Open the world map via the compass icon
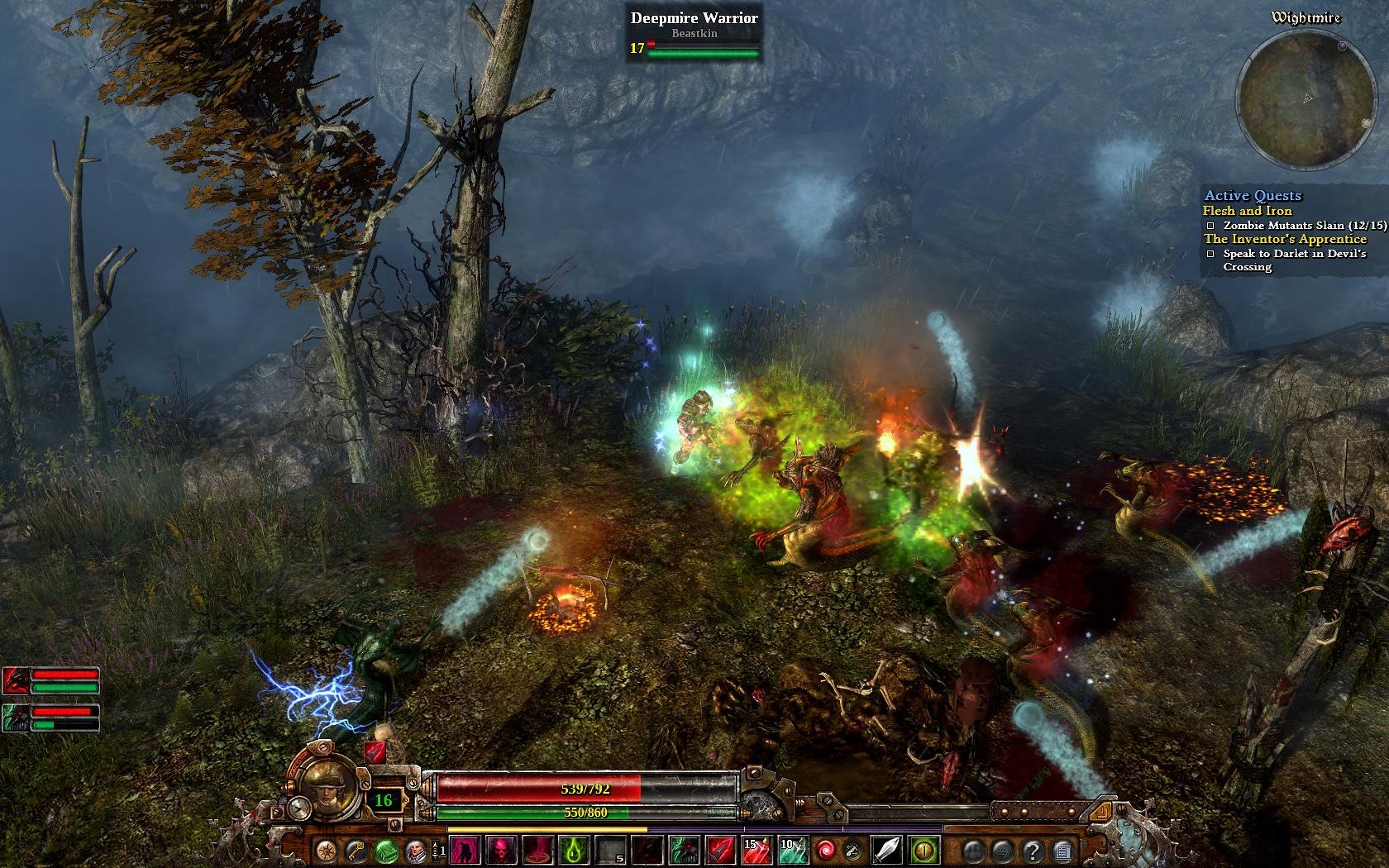The width and height of the screenshot is (1389, 868). (327, 852)
